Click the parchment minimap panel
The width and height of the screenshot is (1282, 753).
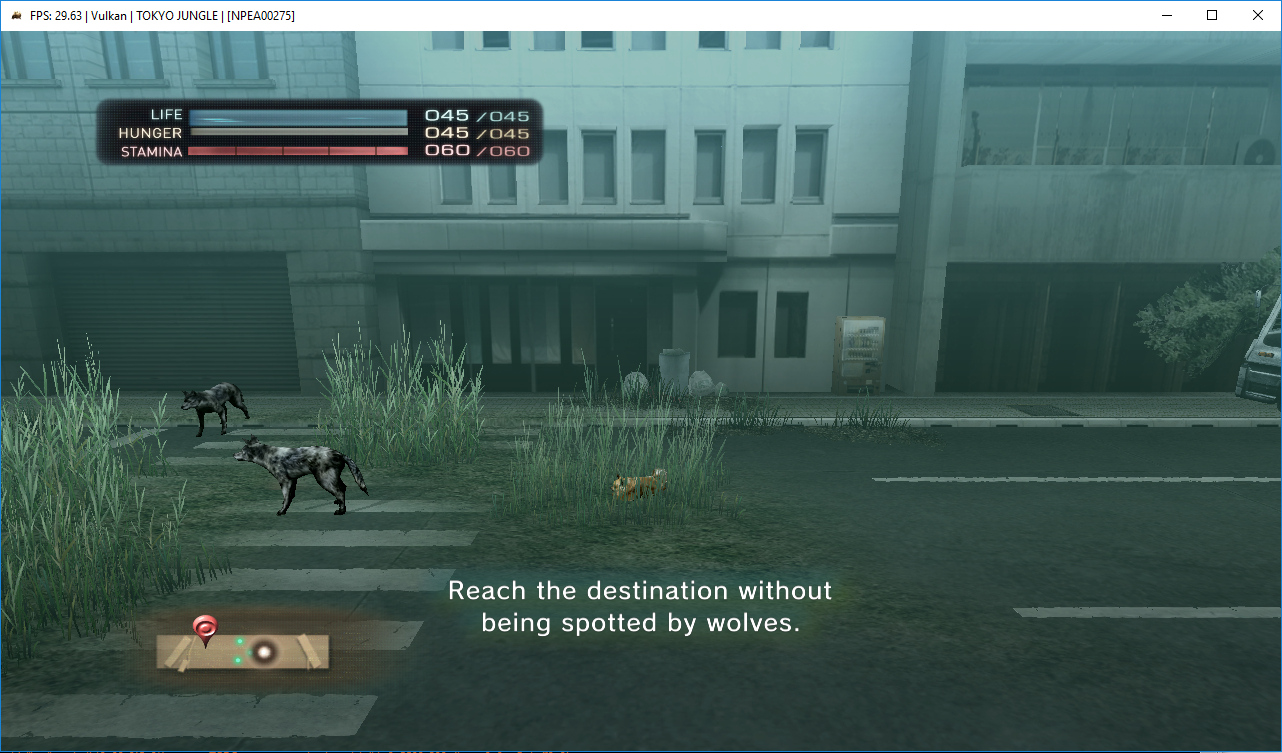pyautogui.click(x=243, y=652)
